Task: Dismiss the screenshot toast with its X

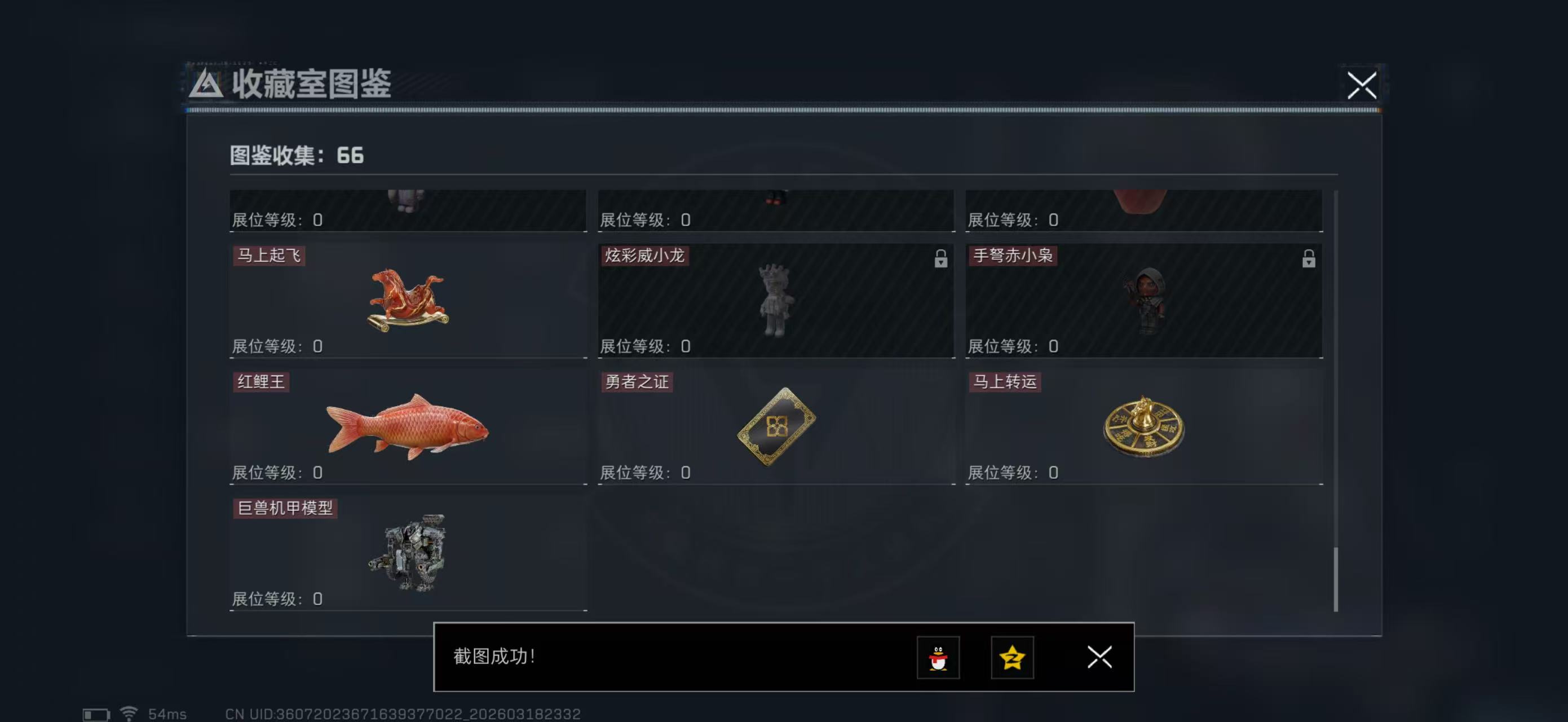Action: point(1099,658)
